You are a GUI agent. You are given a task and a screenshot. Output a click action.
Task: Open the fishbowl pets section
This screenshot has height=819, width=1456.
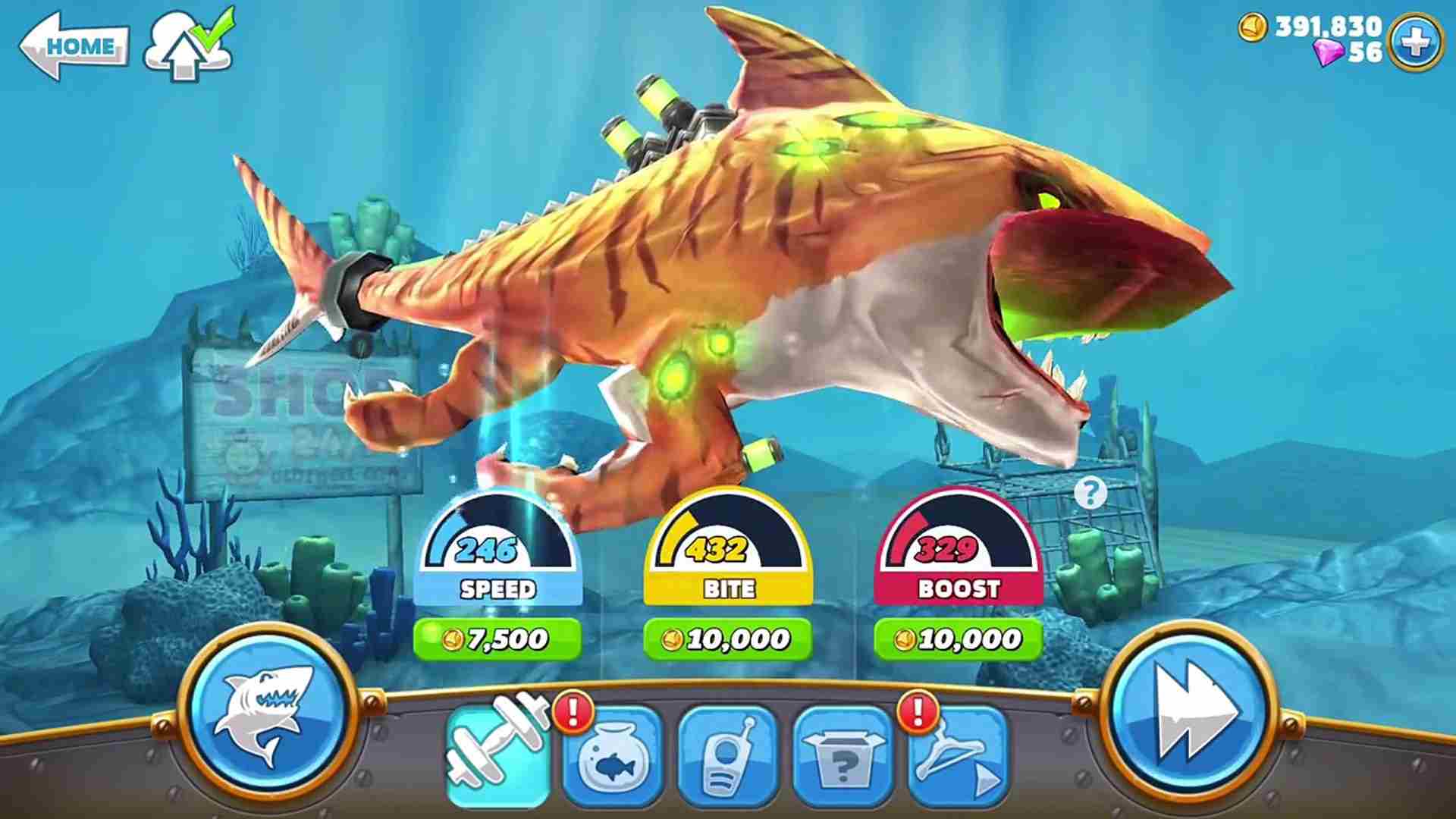(614, 755)
